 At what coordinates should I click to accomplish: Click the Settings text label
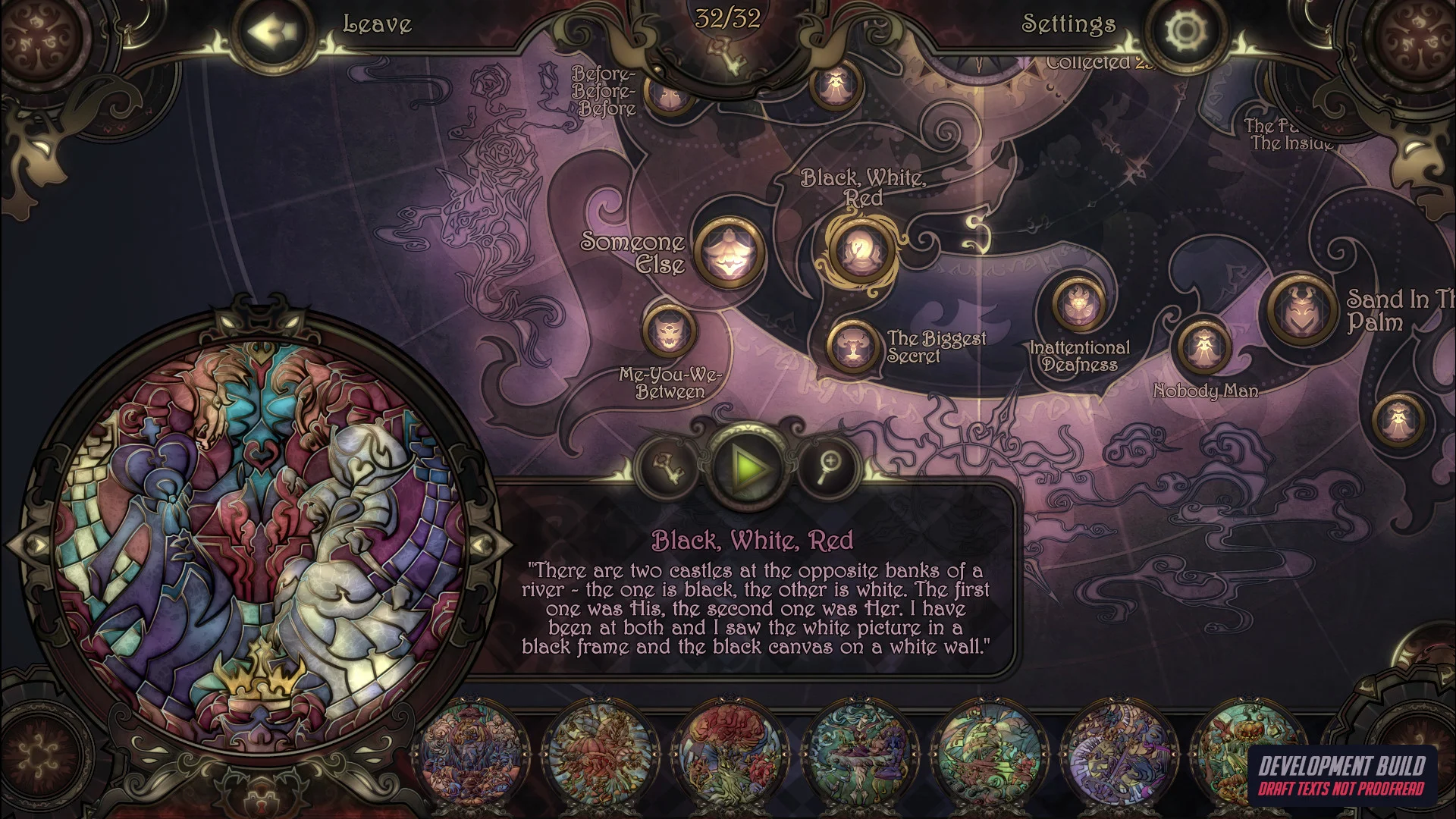tap(1068, 25)
